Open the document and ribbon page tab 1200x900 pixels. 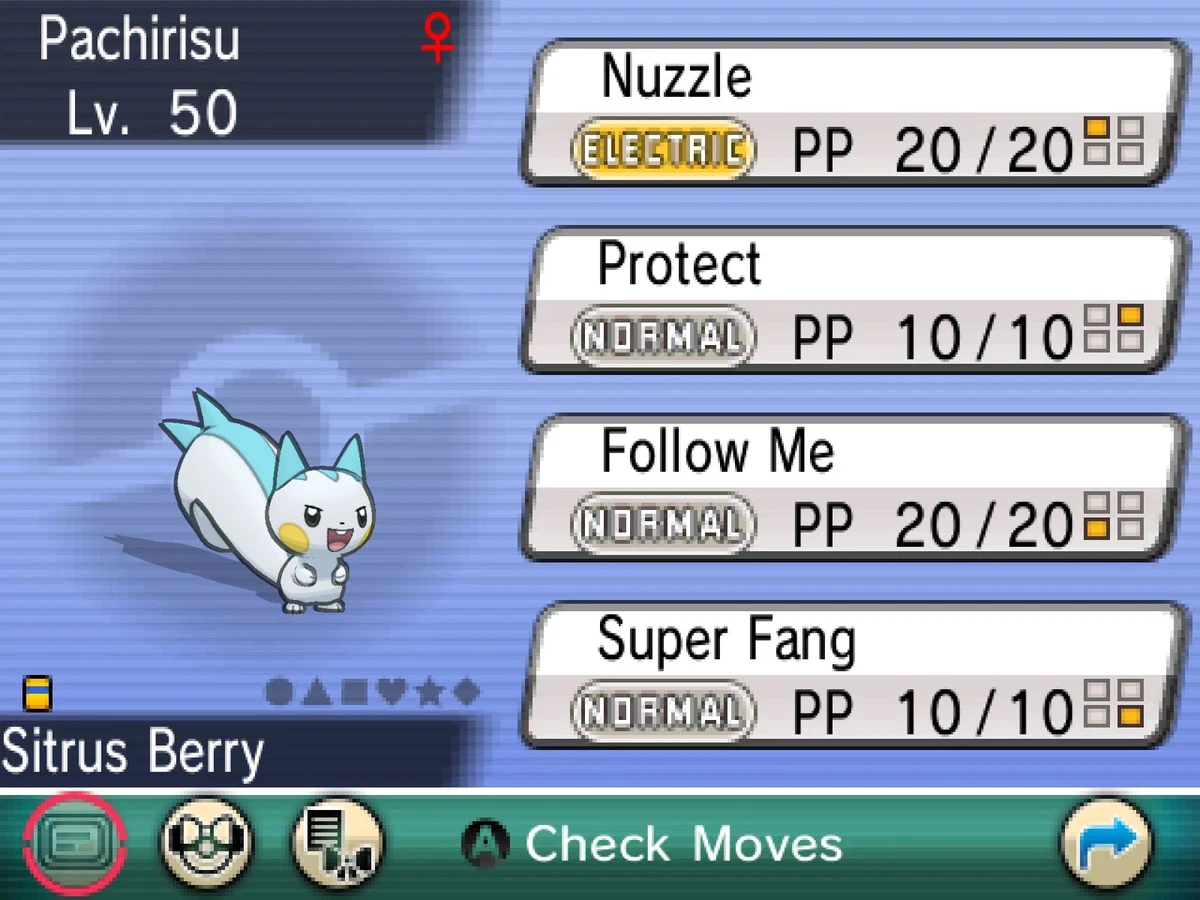pos(337,842)
